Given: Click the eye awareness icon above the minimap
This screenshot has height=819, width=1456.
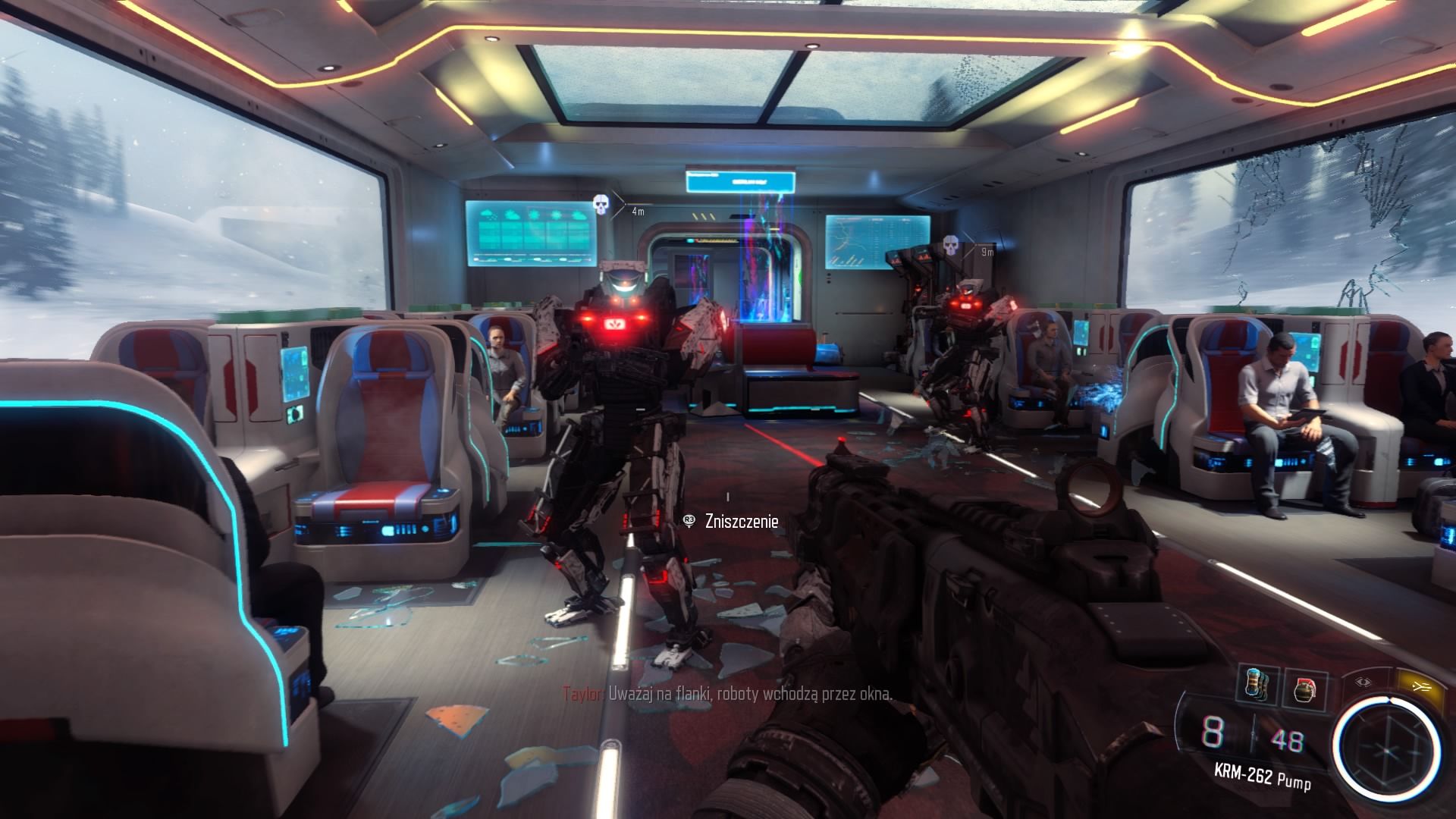Looking at the screenshot, I should 1363,681.
